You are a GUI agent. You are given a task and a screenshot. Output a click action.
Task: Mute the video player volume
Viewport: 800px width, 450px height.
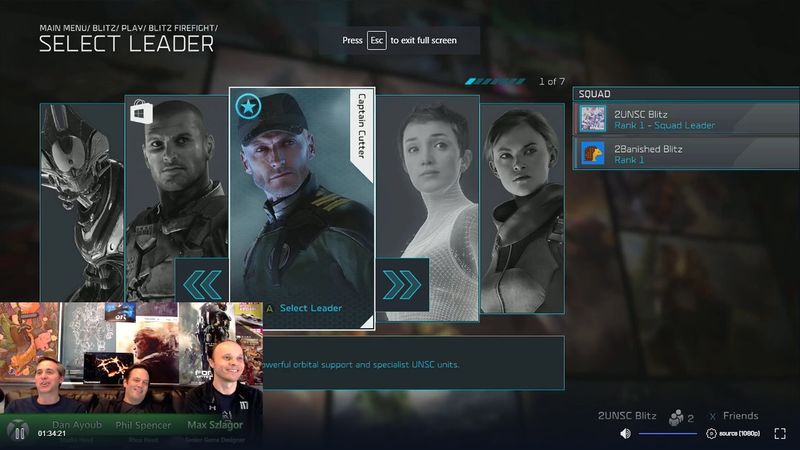[x=625, y=433]
